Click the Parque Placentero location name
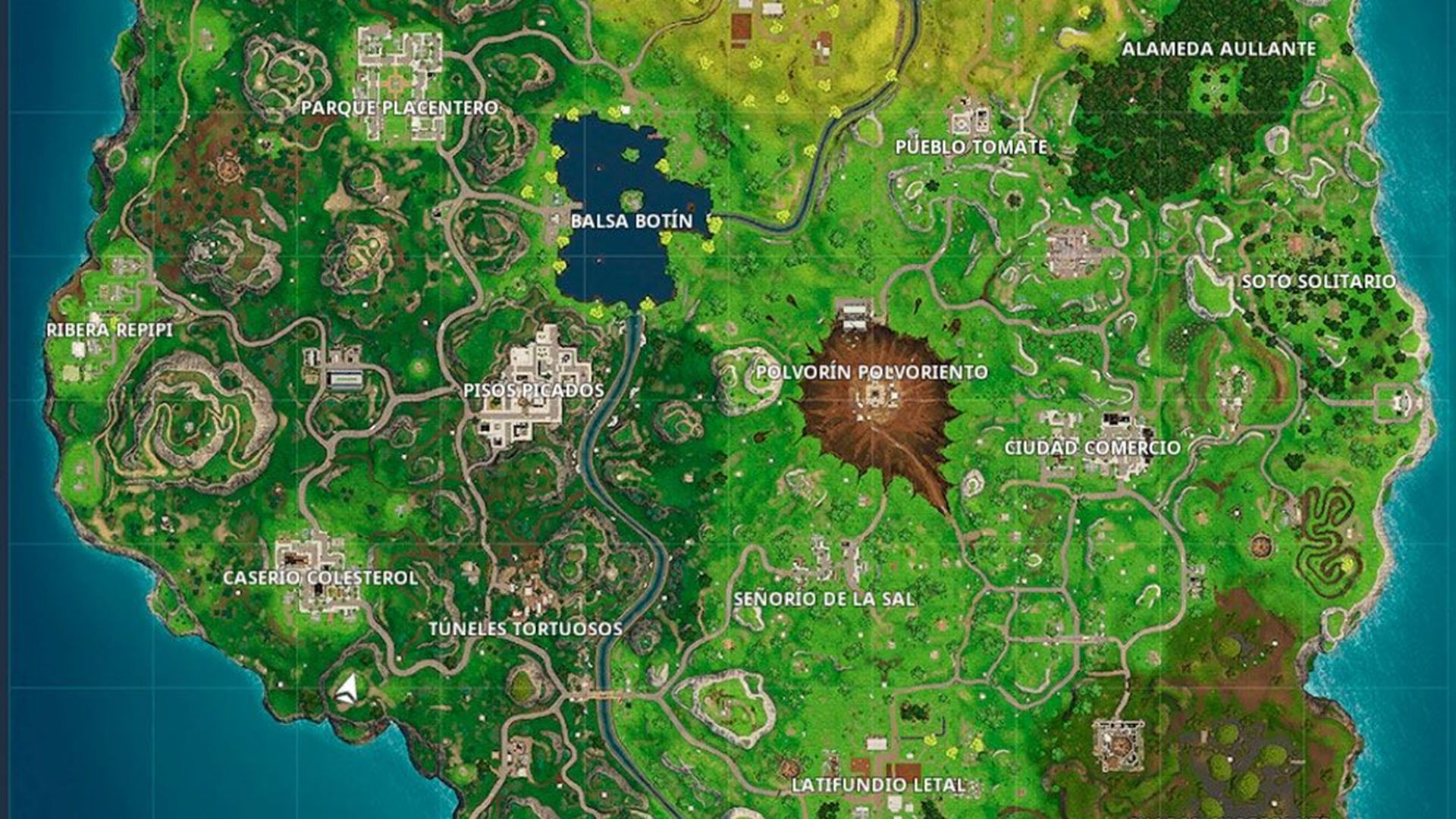1456x819 pixels. tap(401, 108)
